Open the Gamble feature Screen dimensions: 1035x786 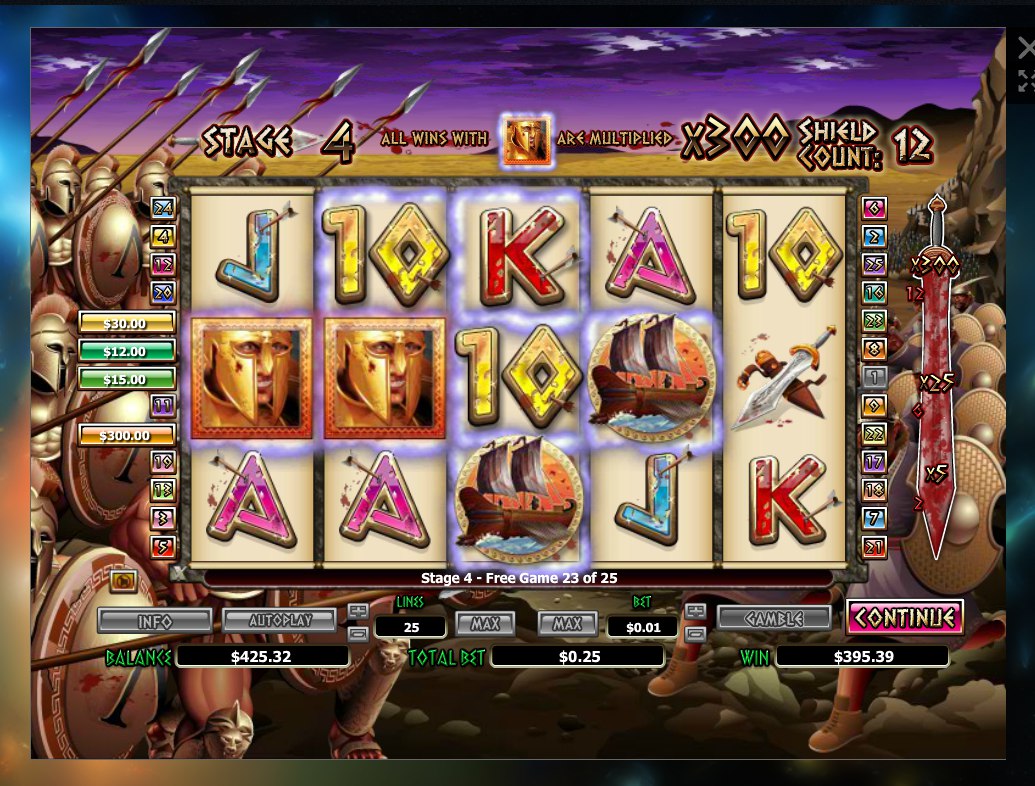click(x=773, y=619)
